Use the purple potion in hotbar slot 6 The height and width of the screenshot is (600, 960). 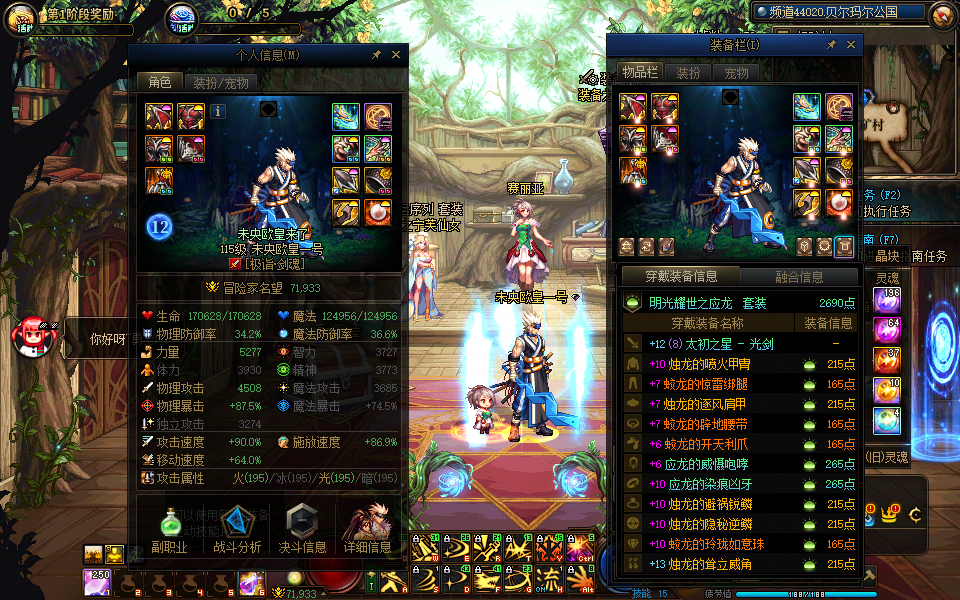point(250,583)
